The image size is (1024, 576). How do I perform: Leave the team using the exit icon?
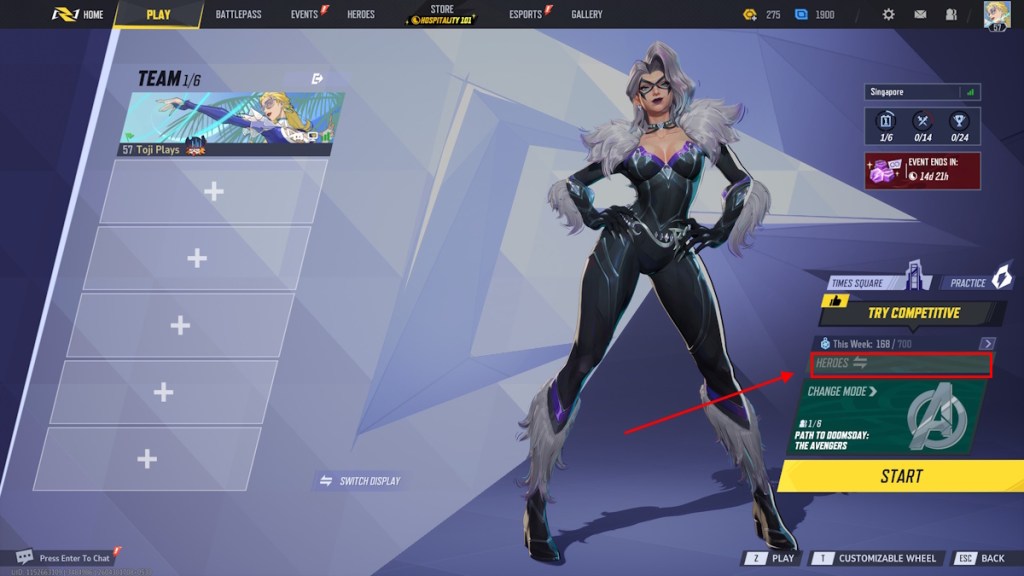pos(318,78)
